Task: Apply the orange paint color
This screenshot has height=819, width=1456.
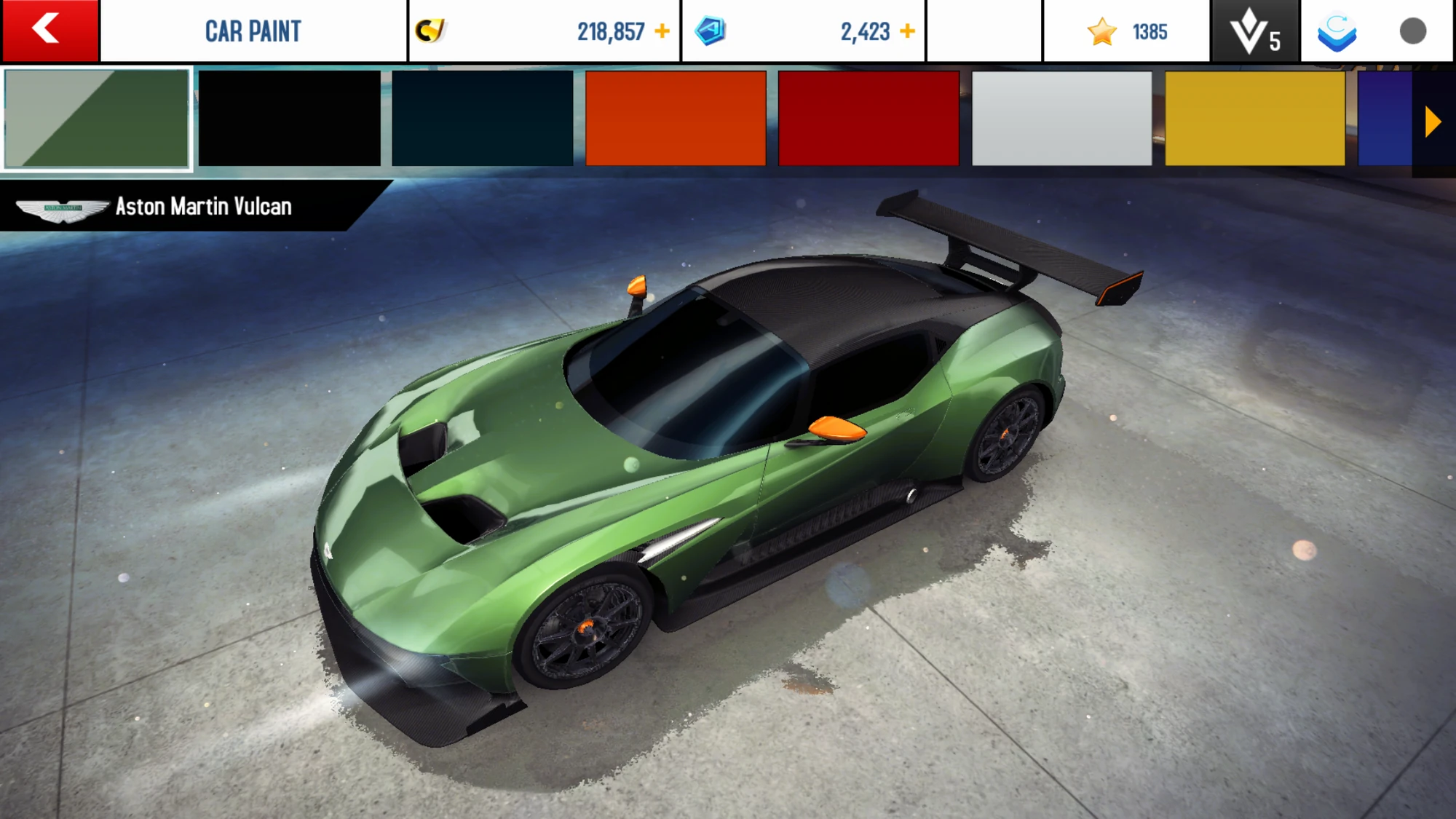Action: (676, 119)
